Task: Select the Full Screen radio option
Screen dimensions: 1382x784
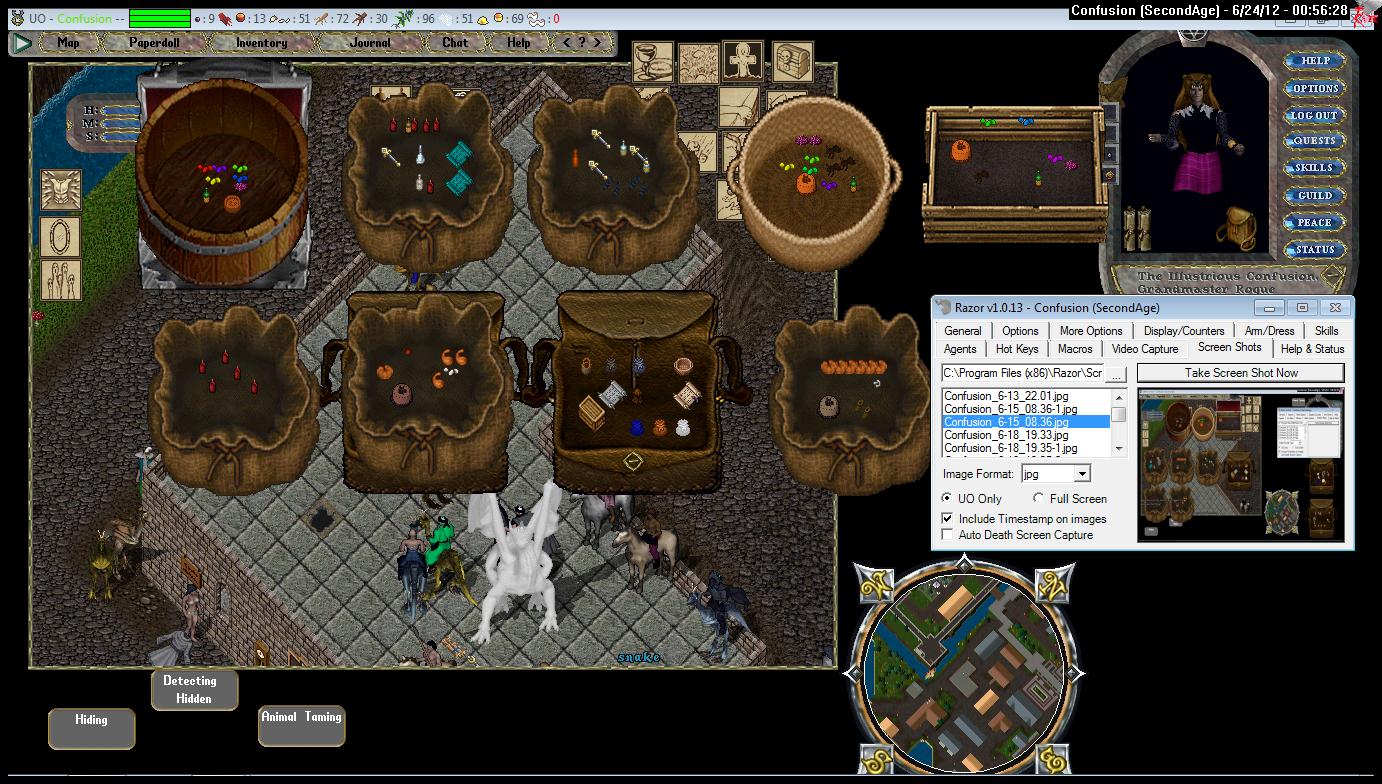Action: 1039,498
